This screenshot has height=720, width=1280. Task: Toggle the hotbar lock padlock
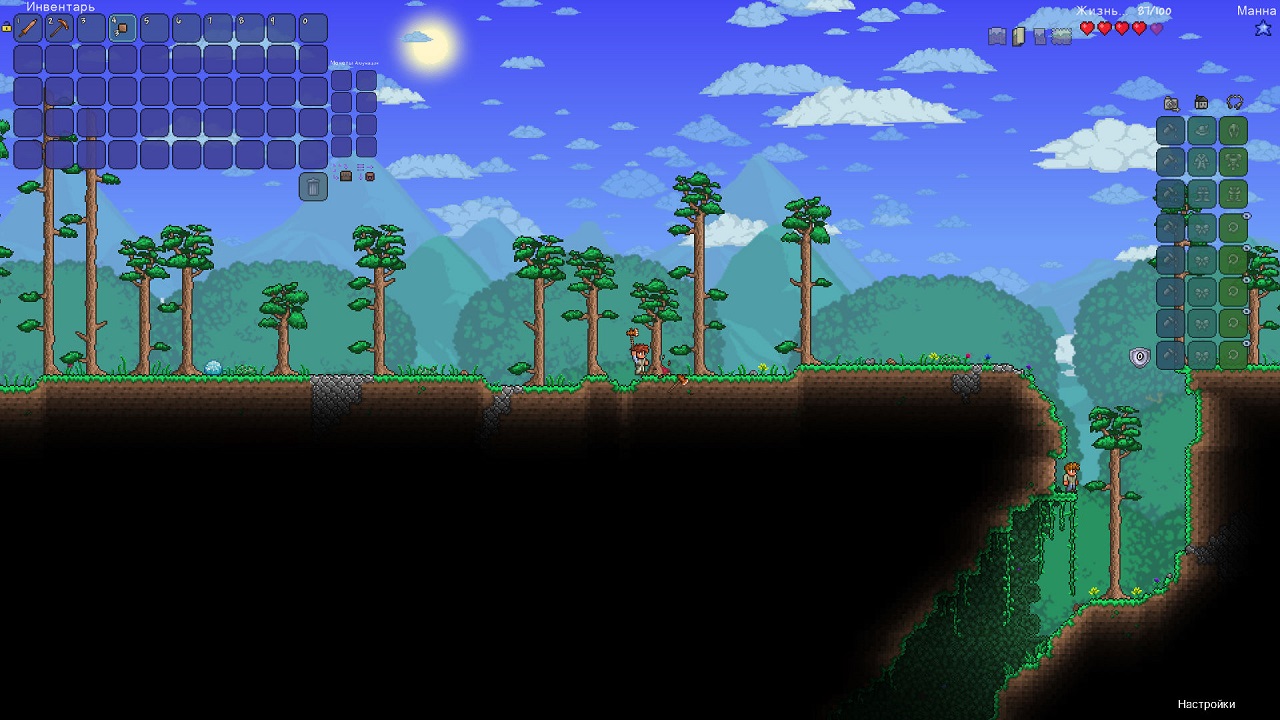point(6,28)
